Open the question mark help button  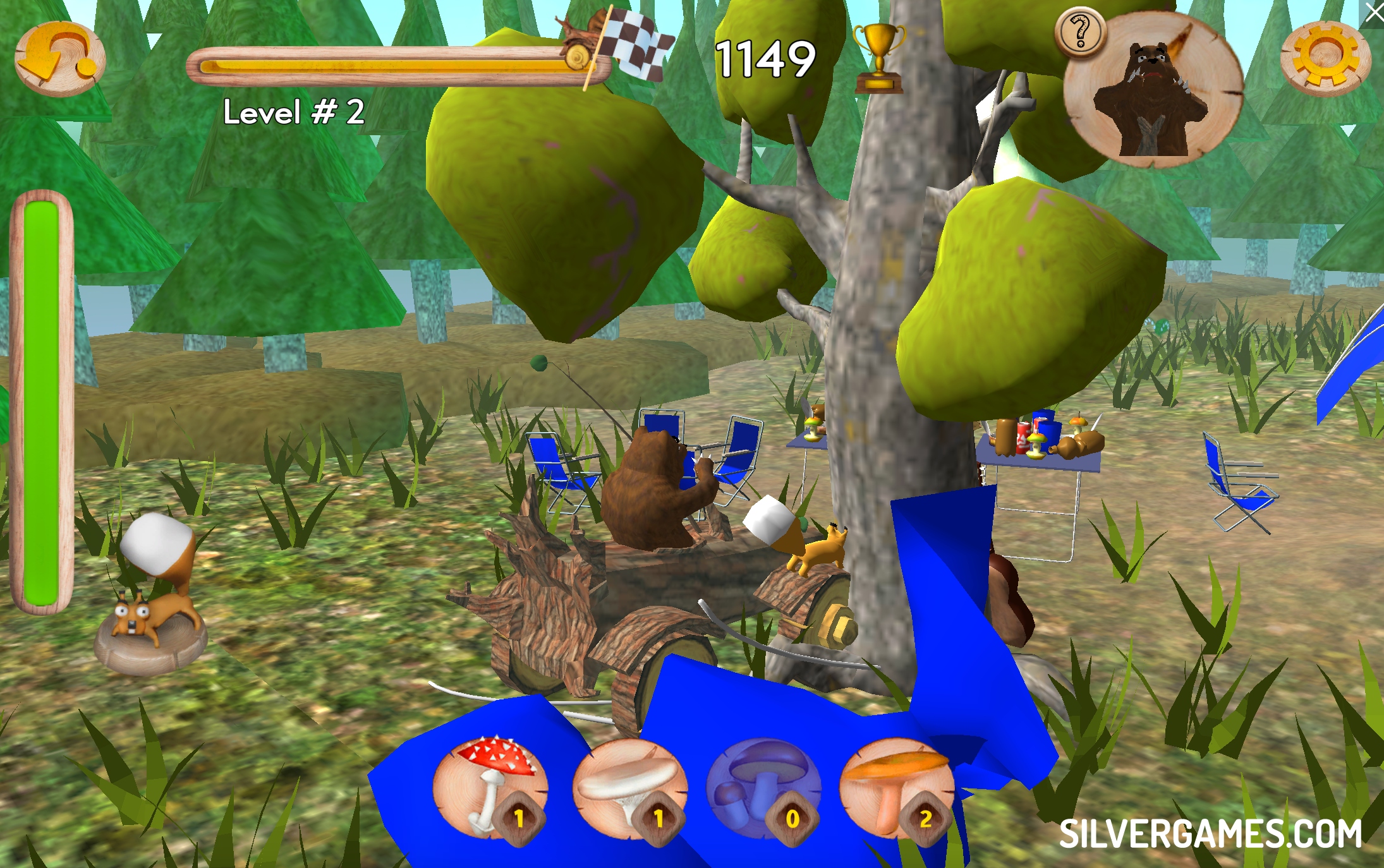click(1080, 32)
